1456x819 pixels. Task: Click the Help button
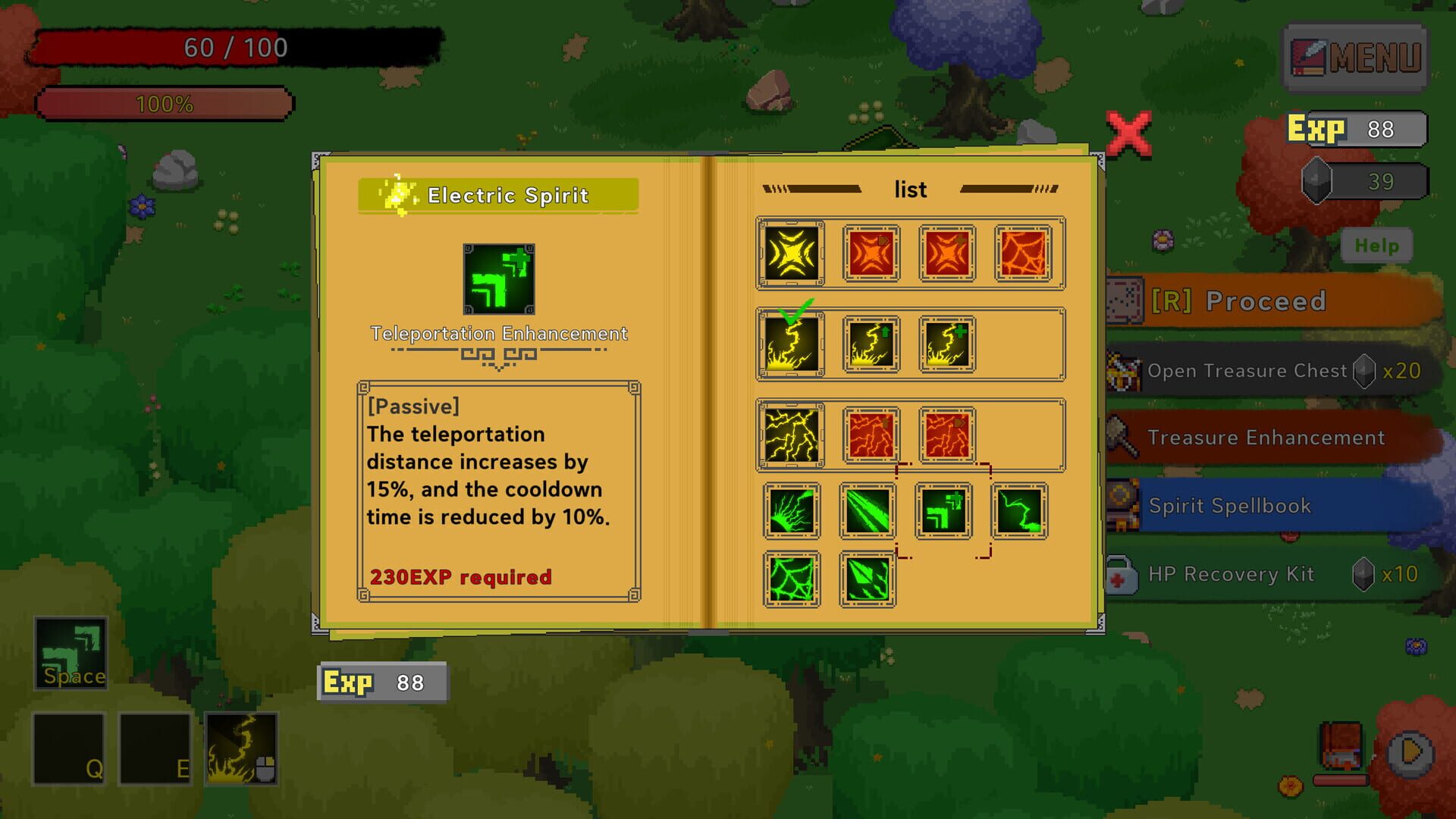[1376, 245]
